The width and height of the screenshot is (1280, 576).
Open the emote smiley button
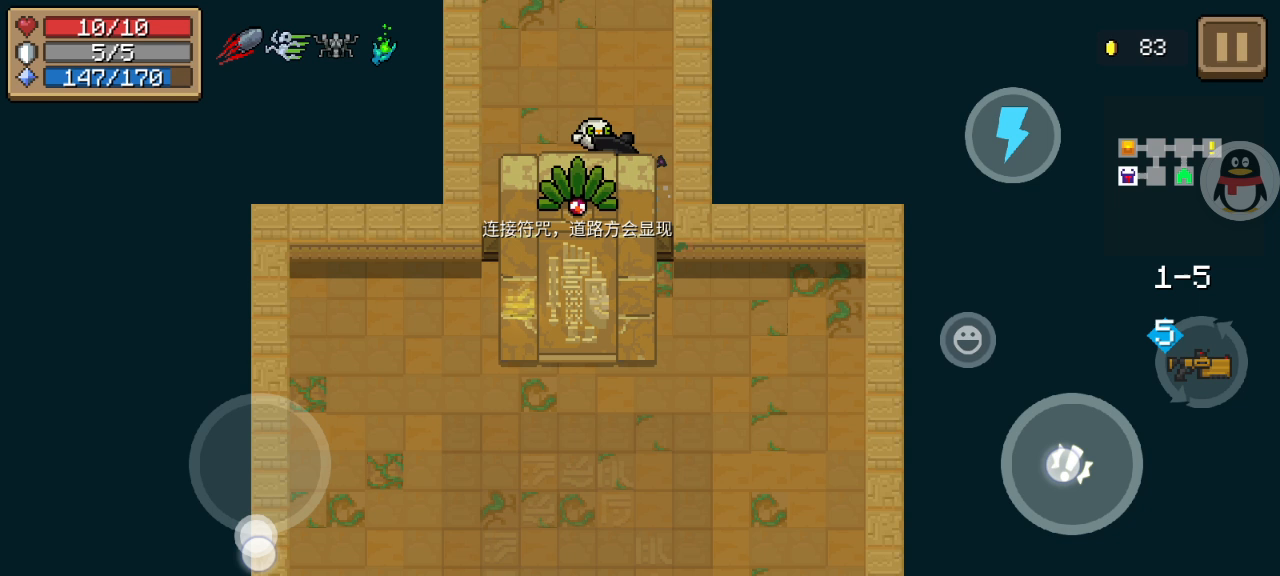[967, 340]
